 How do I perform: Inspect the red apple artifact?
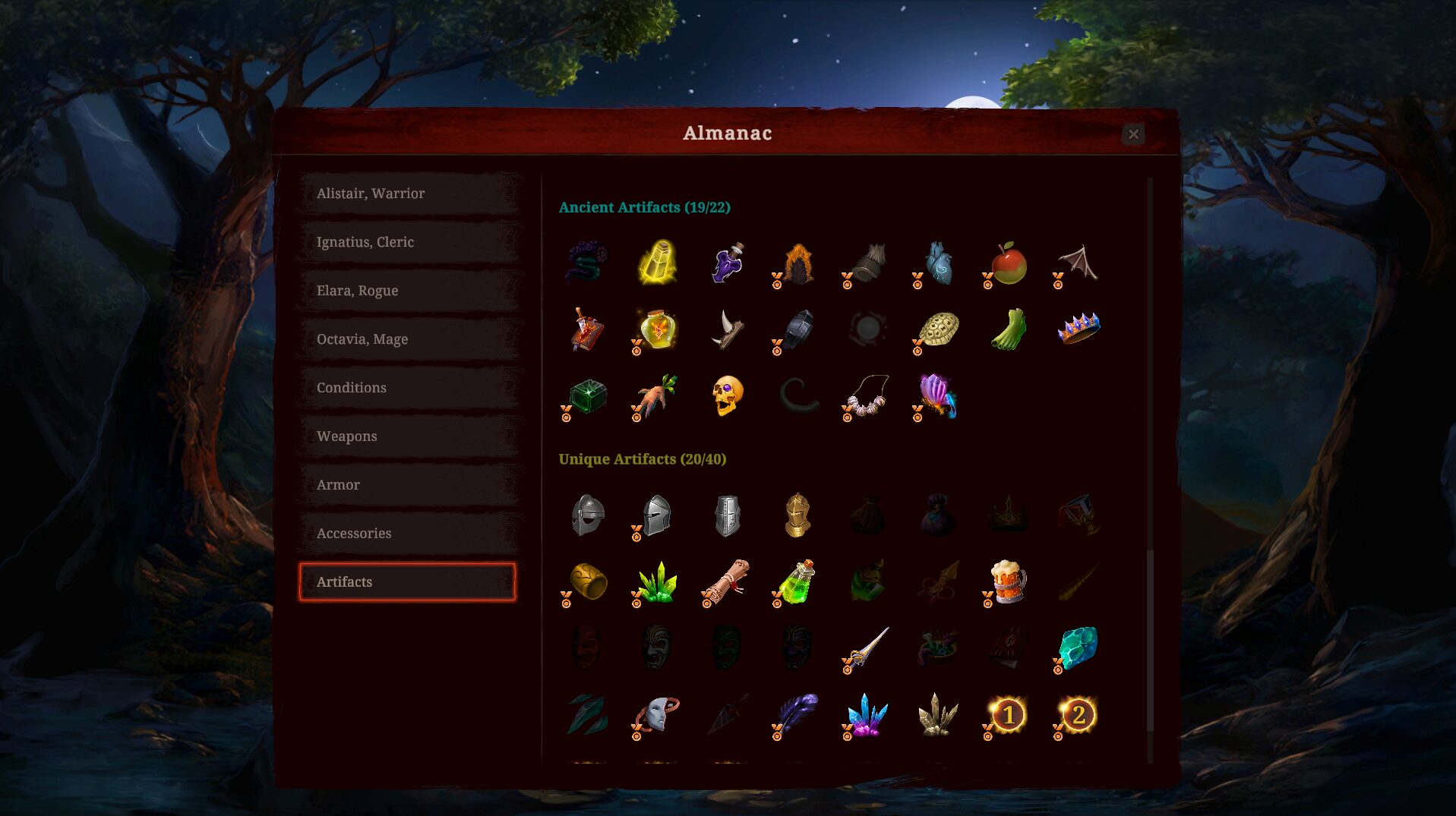coord(1009,263)
